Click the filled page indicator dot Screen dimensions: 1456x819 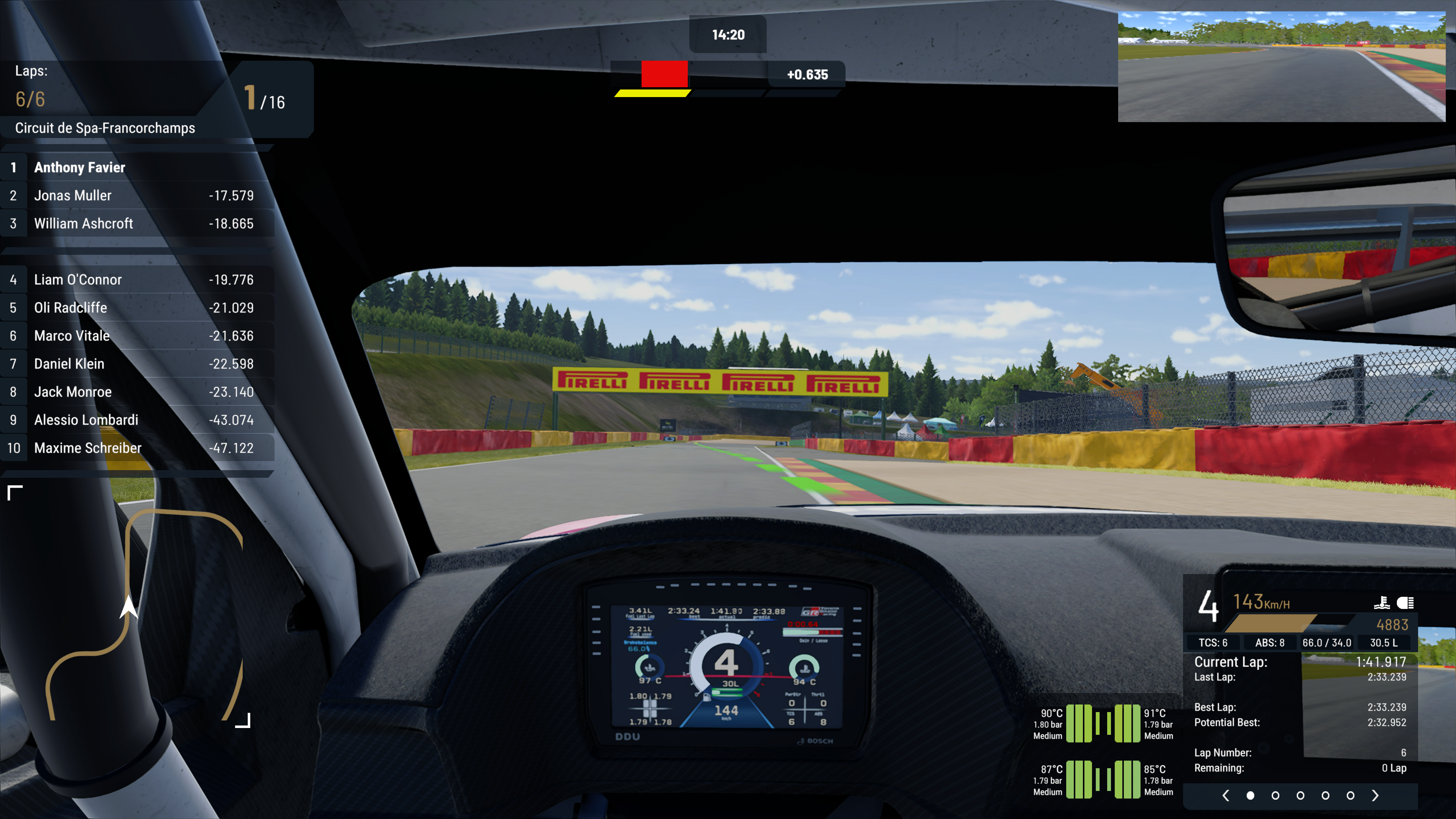(1250, 796)
